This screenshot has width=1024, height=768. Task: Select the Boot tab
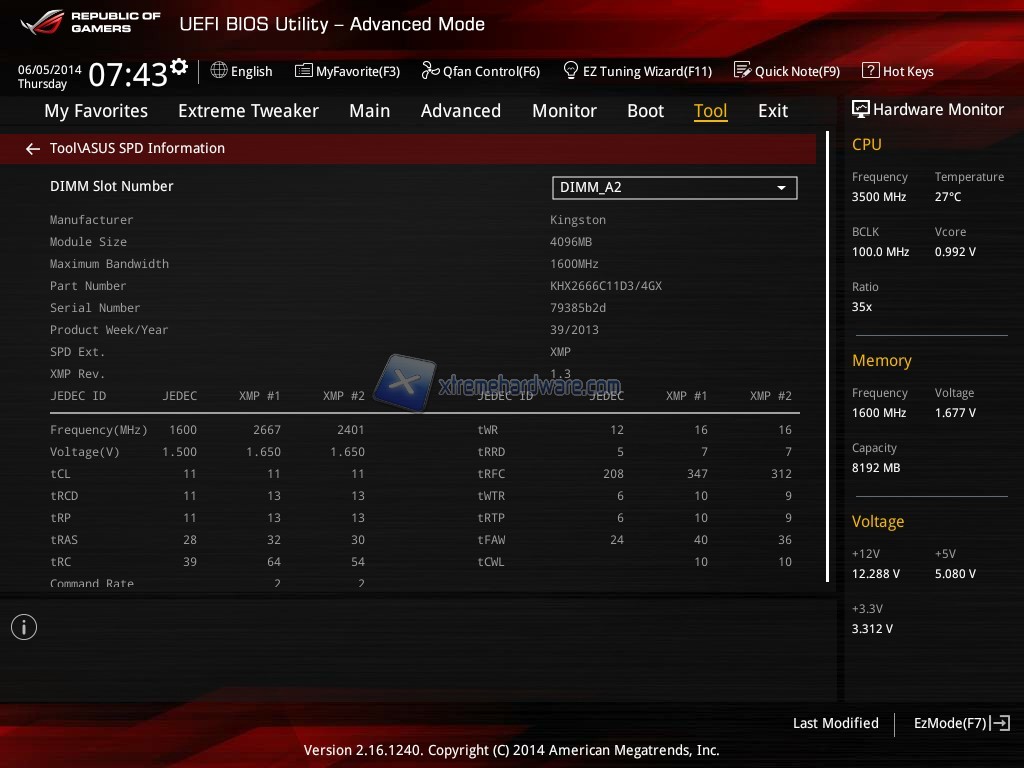coord(645,111)
